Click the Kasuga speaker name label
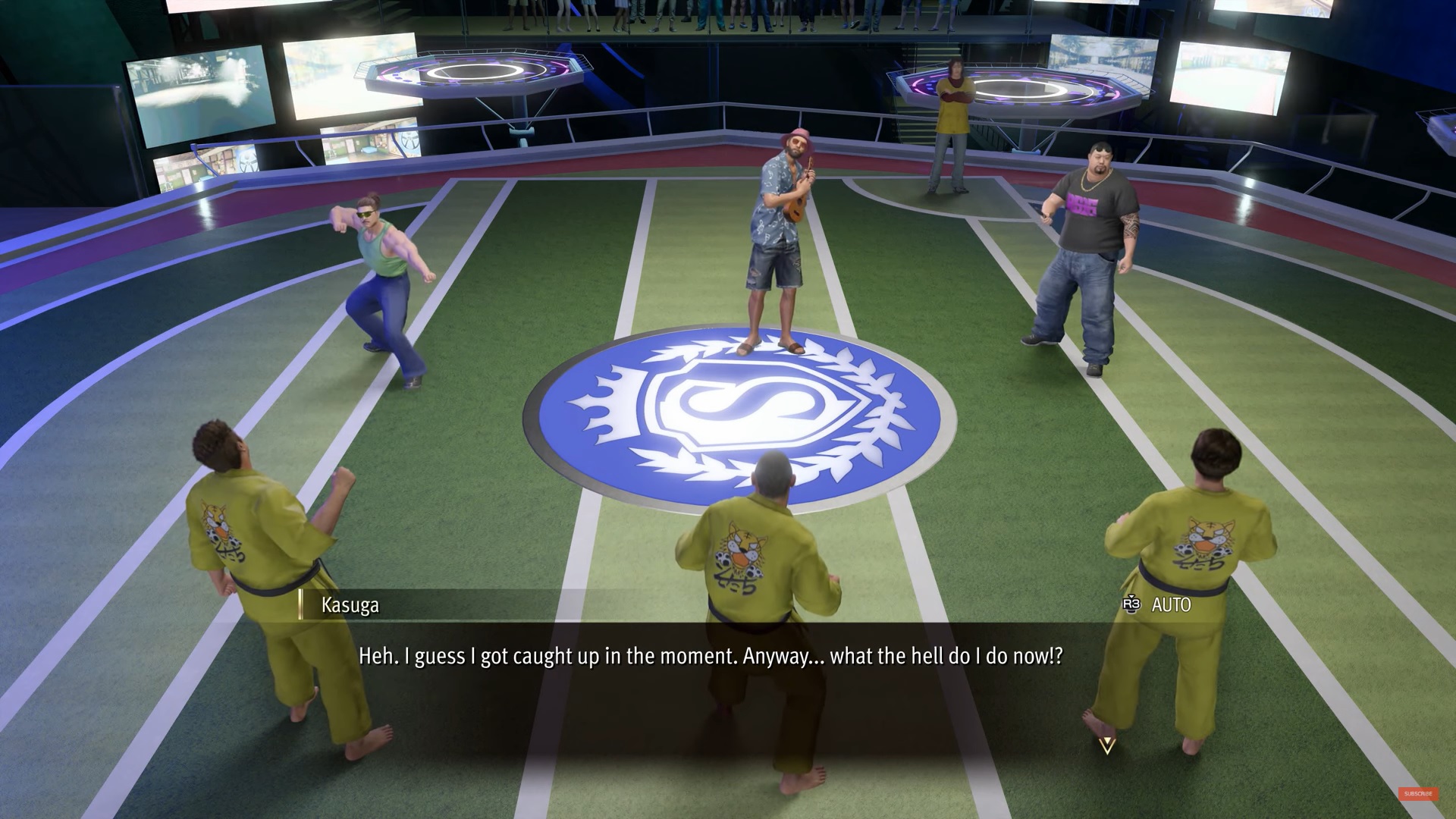The image size is (1456, 819). tap(350, 605)
